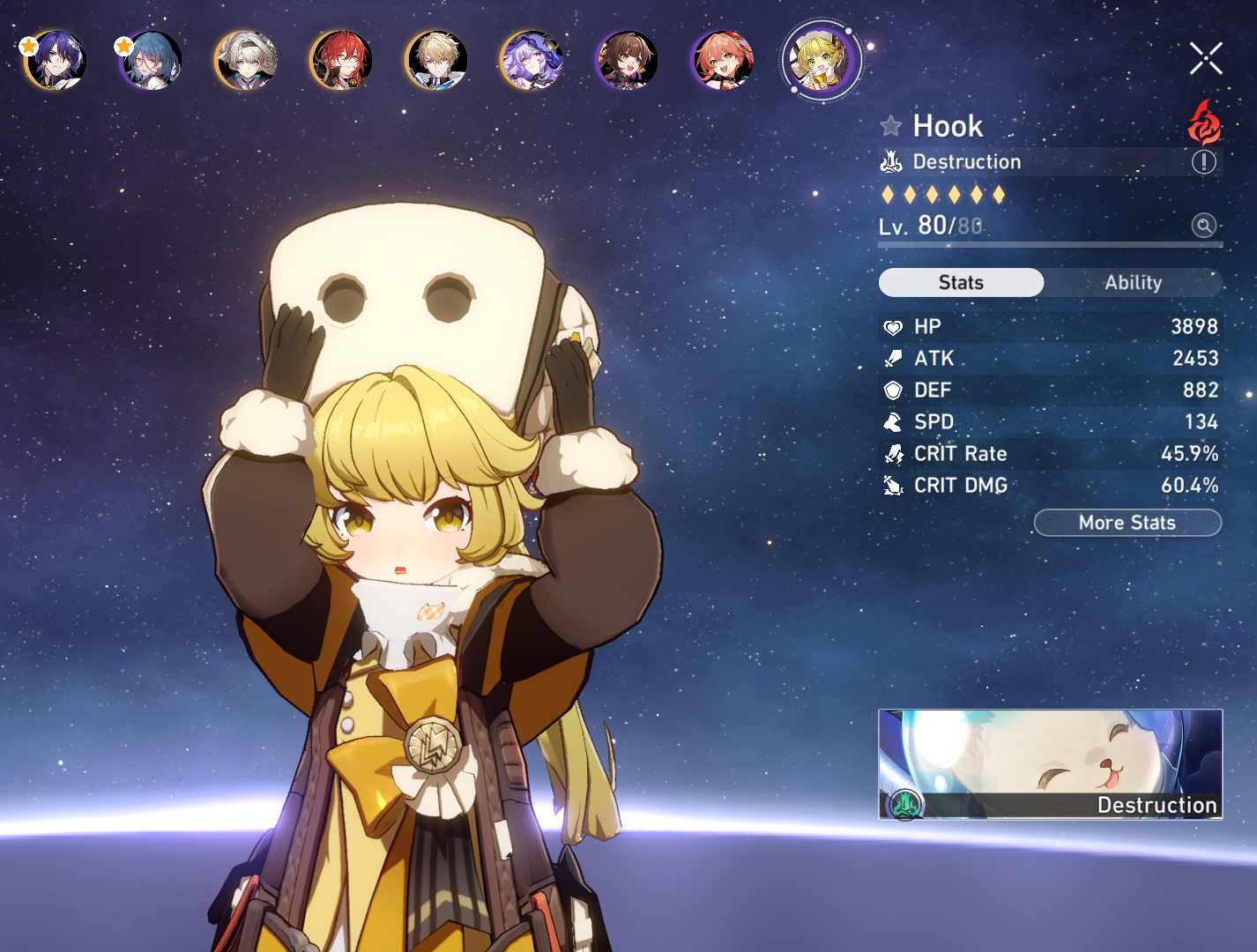Toggle the favorite star next to Hook
Viewport: 1257px width, 952px height.
pos(891,126)
